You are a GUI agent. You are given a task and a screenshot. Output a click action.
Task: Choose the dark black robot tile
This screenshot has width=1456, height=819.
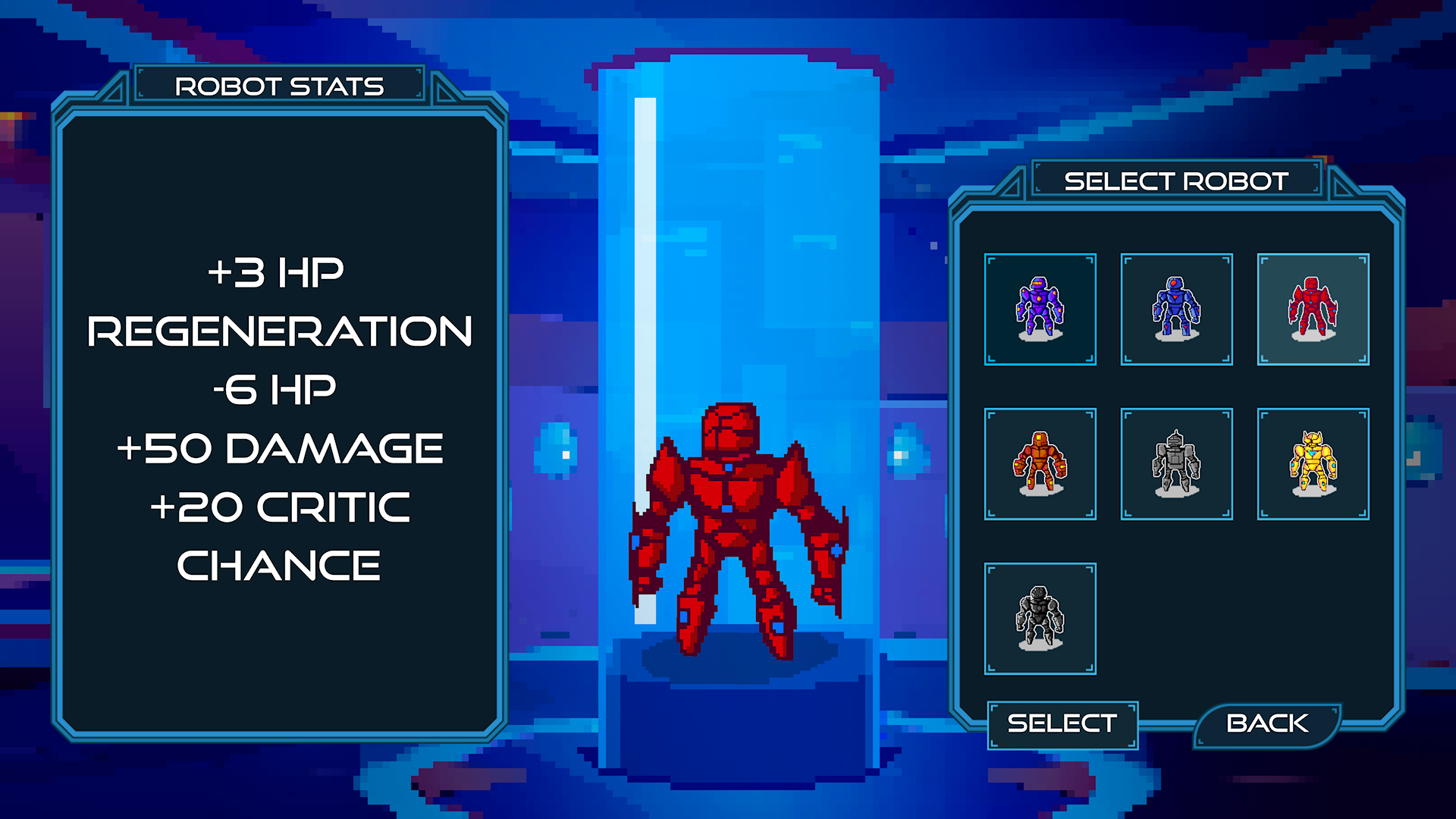pyautogui.click(x=1040, y=619)
